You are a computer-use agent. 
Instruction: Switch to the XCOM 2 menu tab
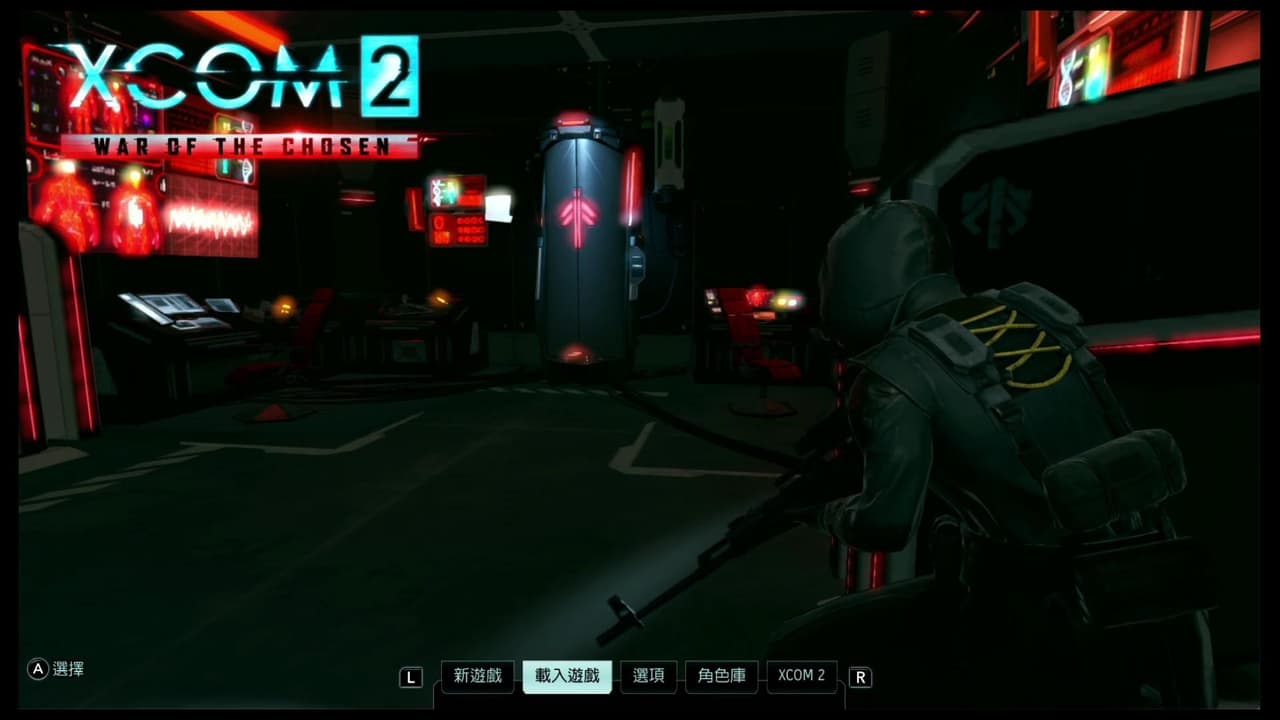[x=802, y=677]
